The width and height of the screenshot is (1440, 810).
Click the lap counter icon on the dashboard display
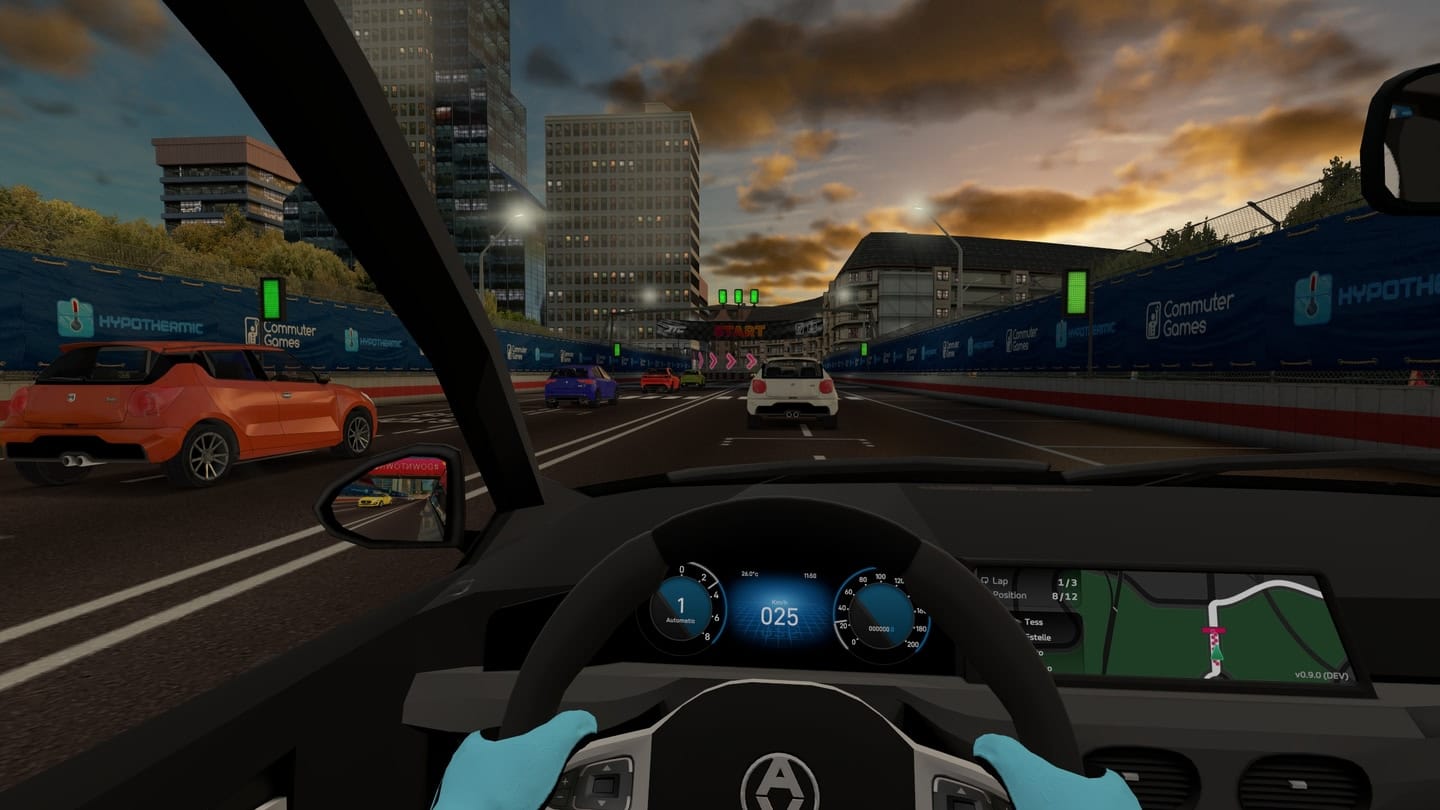coord(985,580)
